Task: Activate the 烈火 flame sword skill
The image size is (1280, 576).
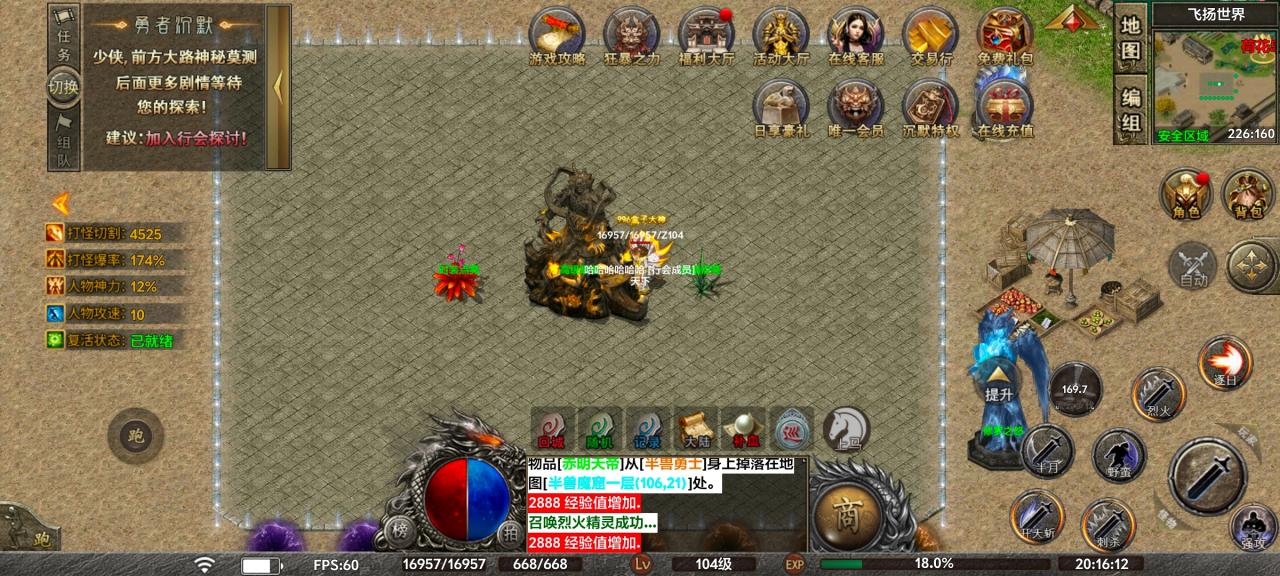Action: coord(1158,393)
